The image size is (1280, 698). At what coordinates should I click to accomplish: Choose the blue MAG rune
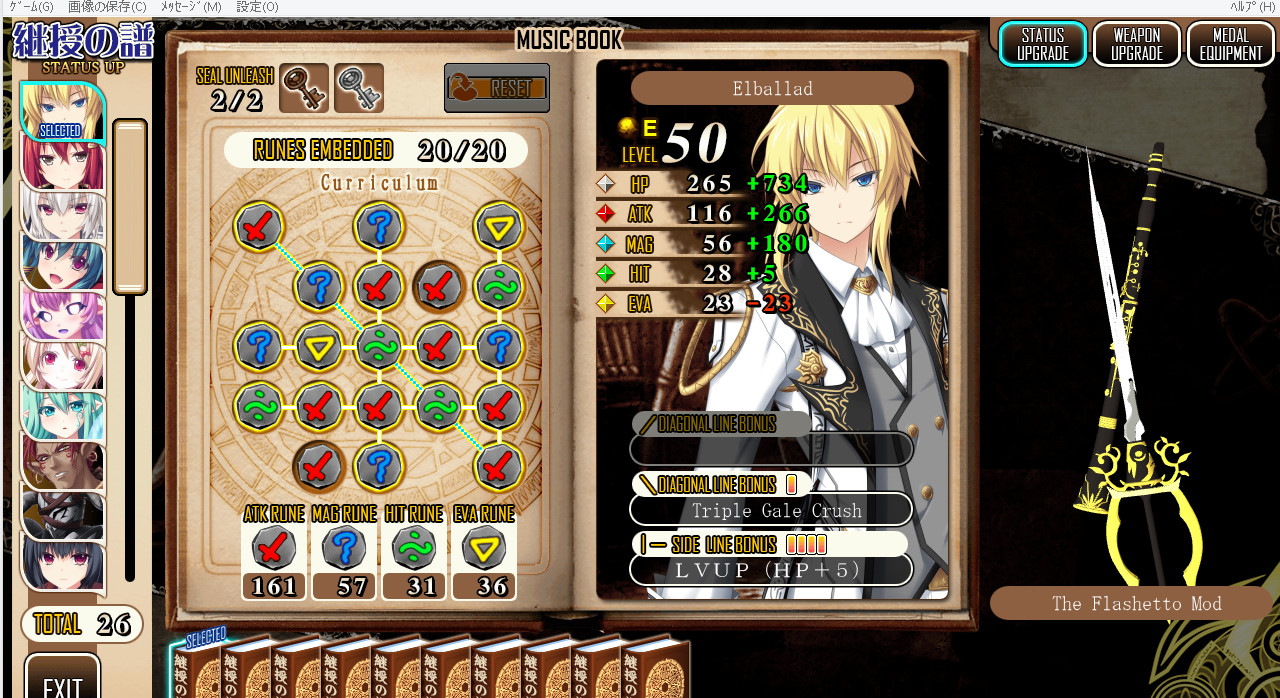coord(344,548)
